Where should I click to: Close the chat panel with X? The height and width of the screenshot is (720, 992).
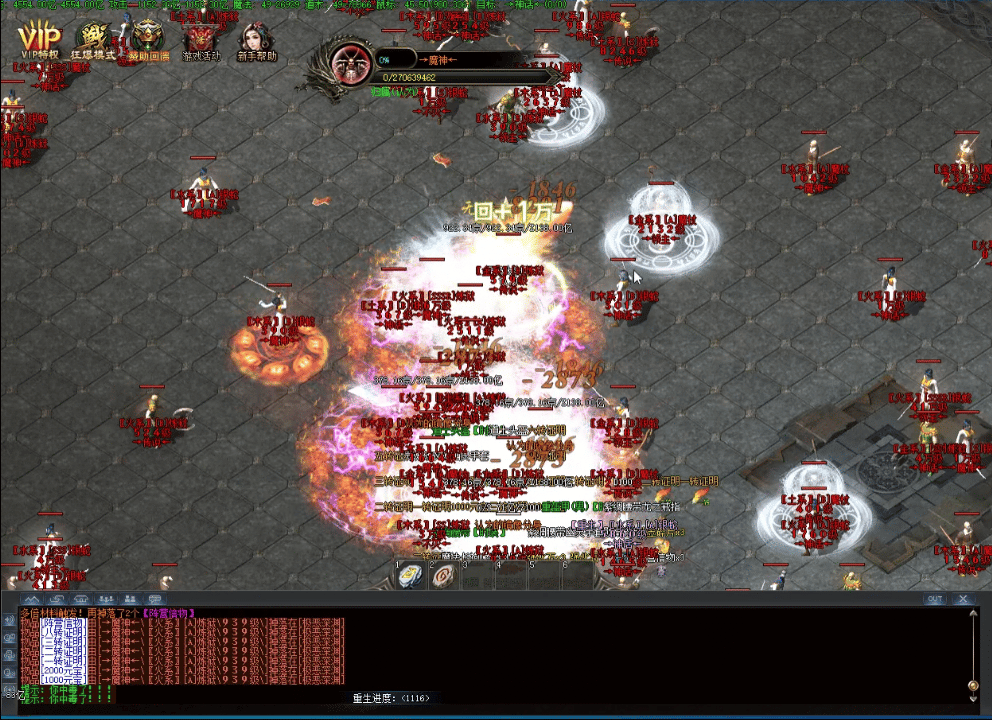coord(963,599)
